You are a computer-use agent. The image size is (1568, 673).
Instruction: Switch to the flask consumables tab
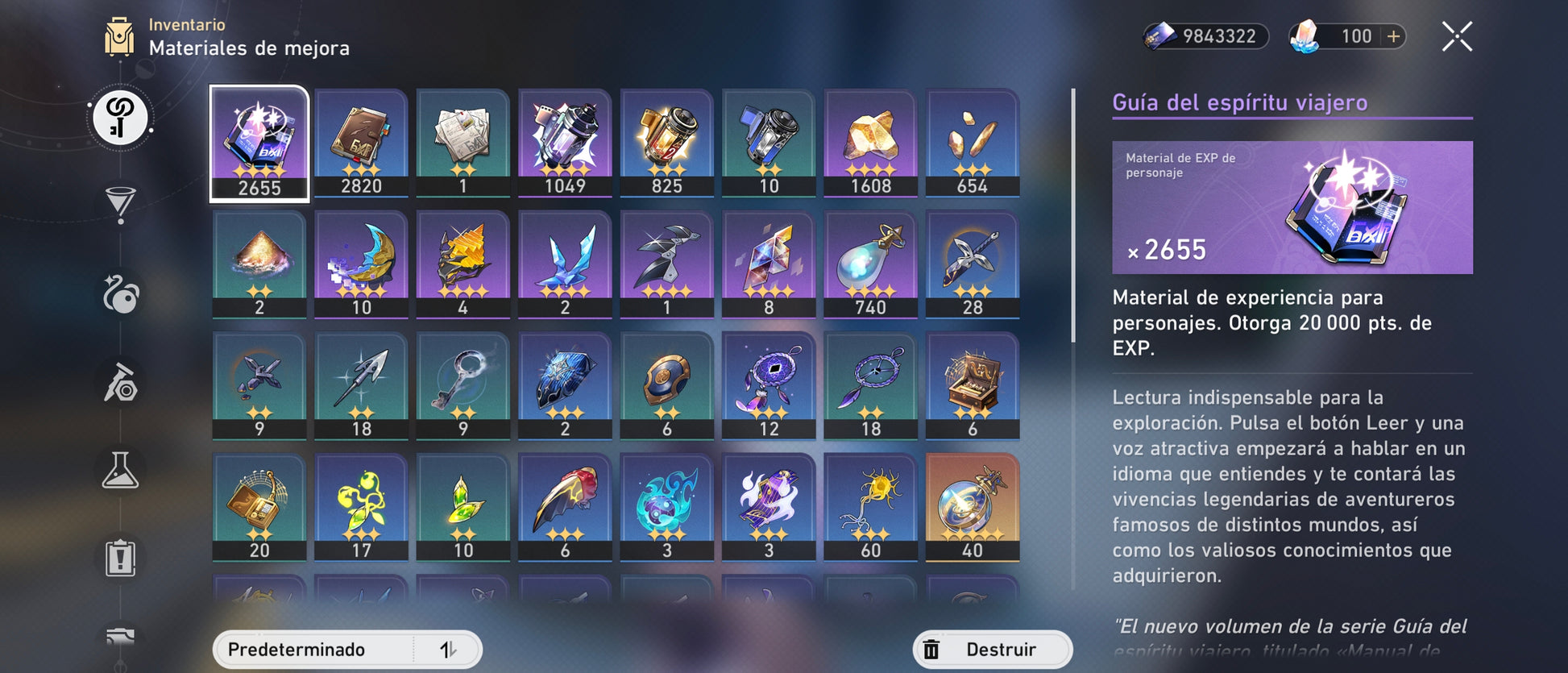(x=120, y=470)
